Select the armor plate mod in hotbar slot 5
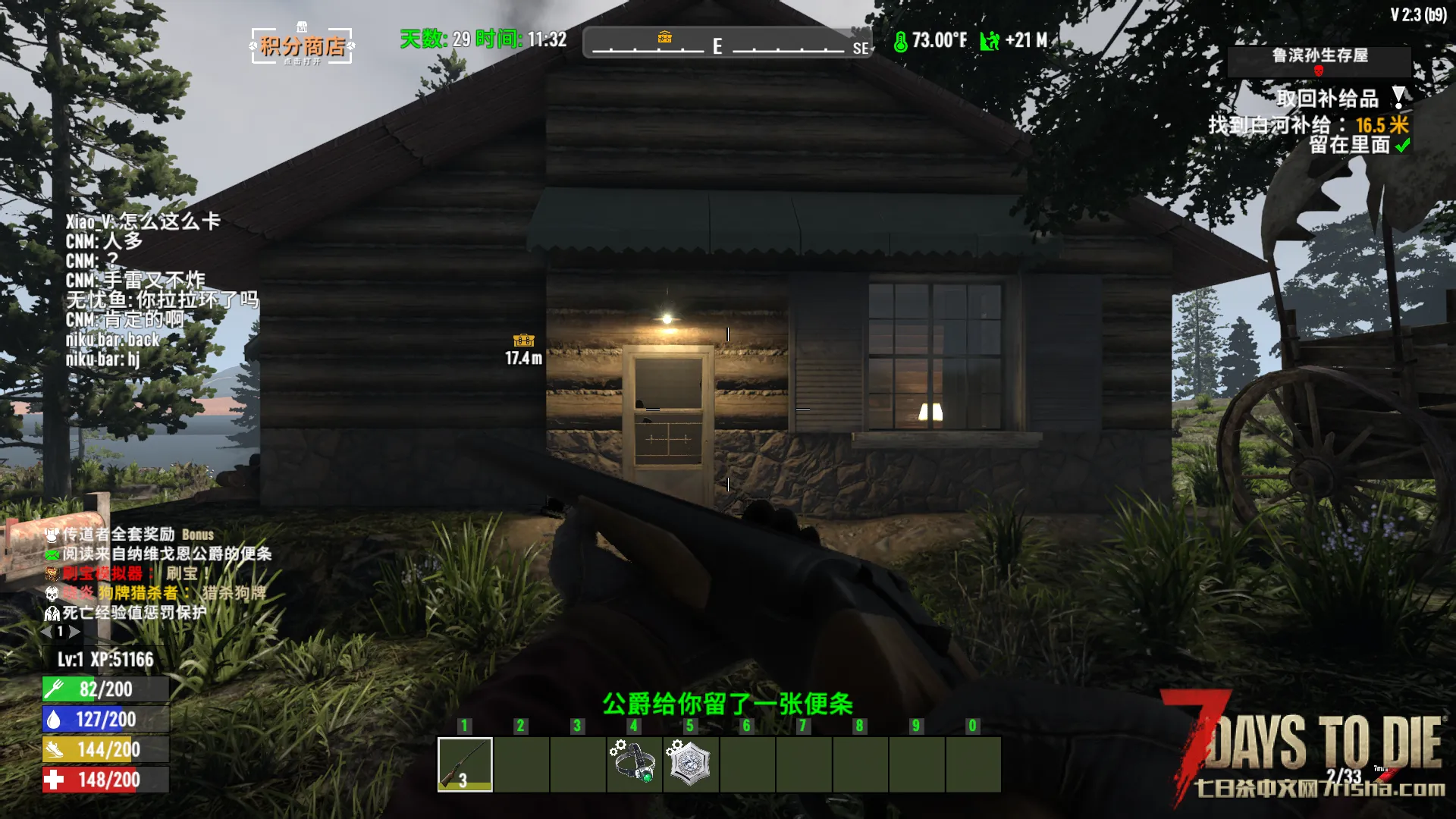This screenshot has height=819, width=1456. 691,764
